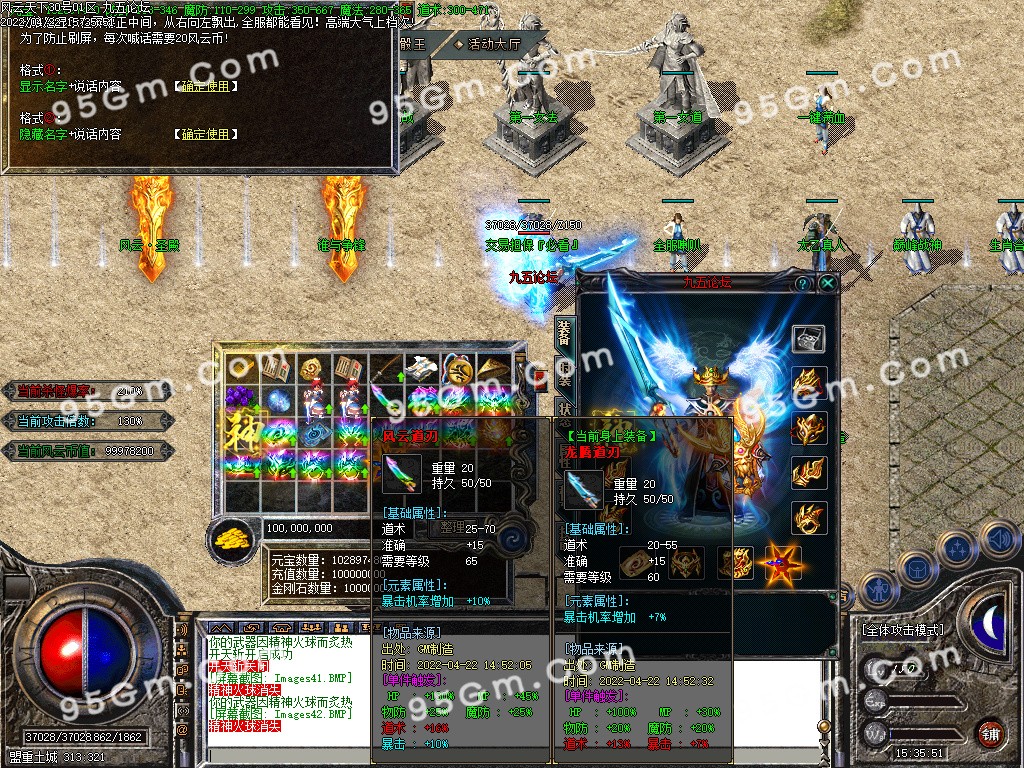Click the @ chat channel button
The image size is (1024, 768).
[x=182, y=730]
